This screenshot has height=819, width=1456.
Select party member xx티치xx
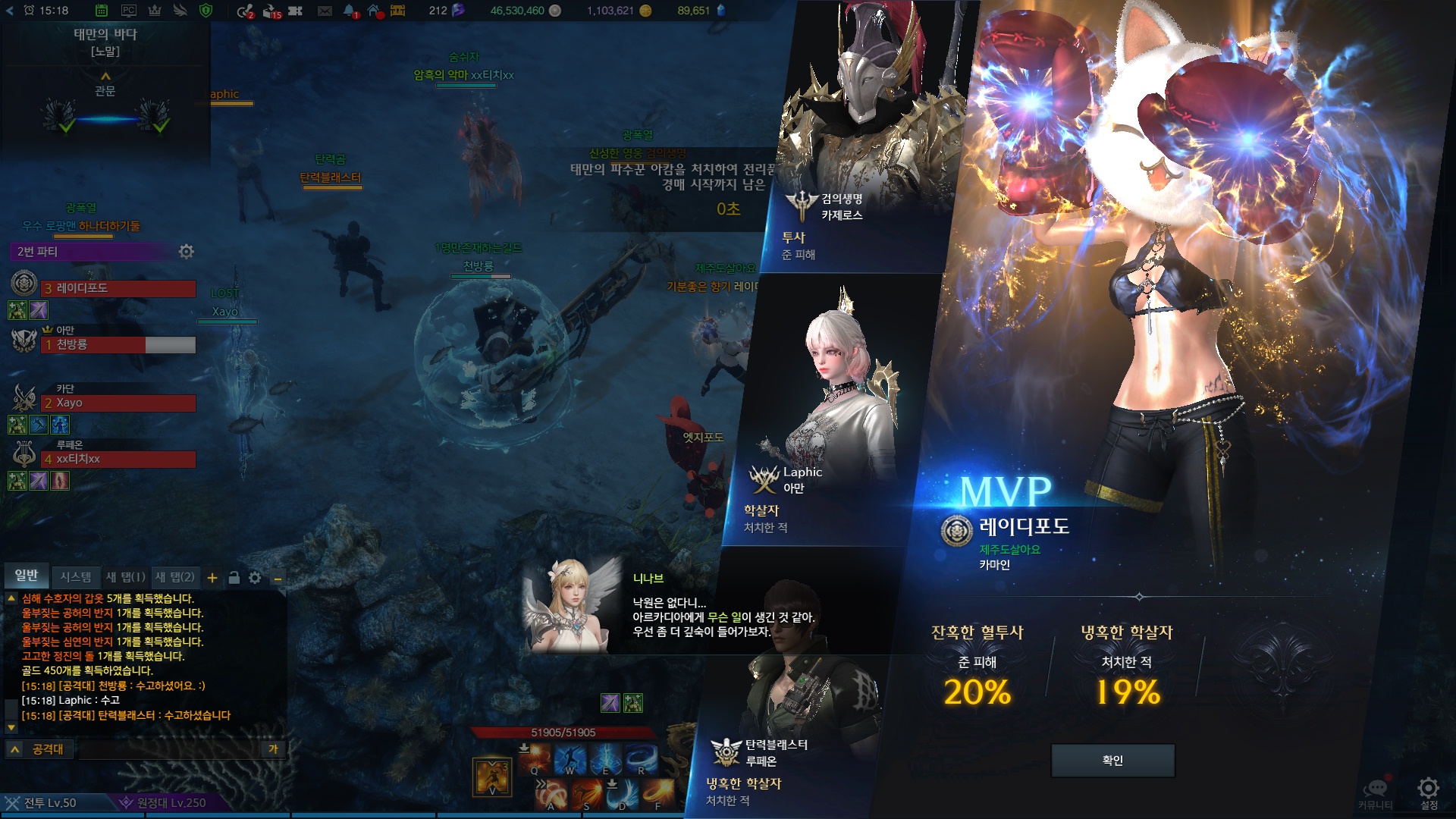point(118,459)
